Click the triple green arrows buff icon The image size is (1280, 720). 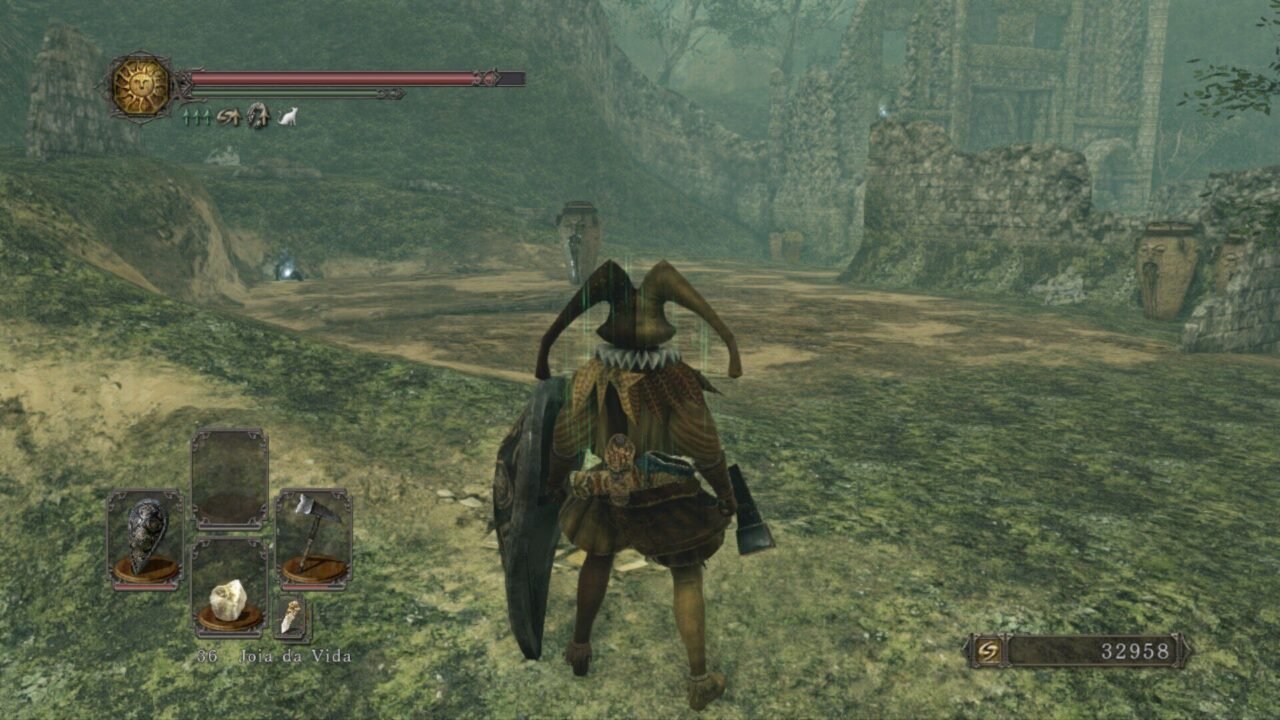(x=196, y=117)
